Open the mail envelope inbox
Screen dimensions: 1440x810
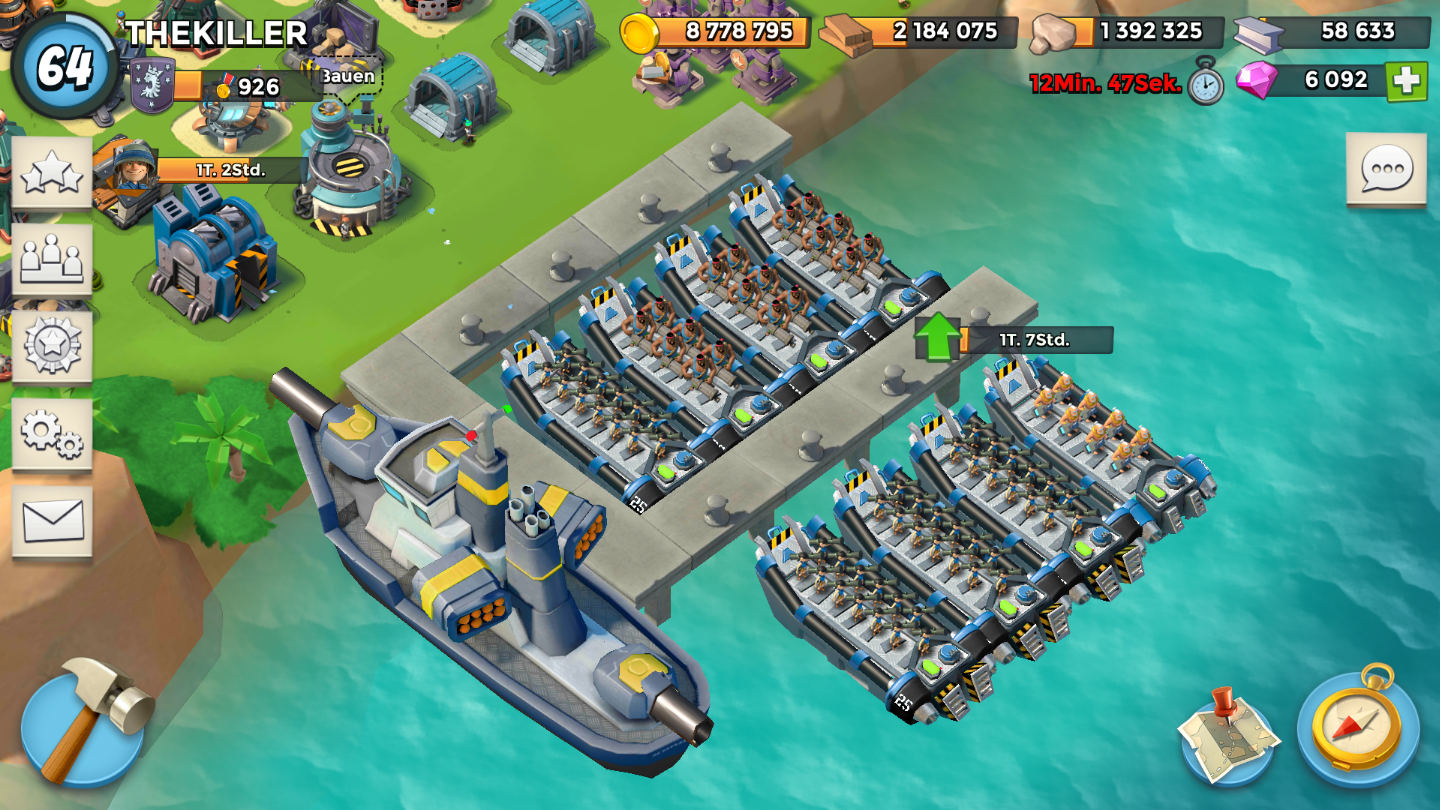click(x=52, y=520)
